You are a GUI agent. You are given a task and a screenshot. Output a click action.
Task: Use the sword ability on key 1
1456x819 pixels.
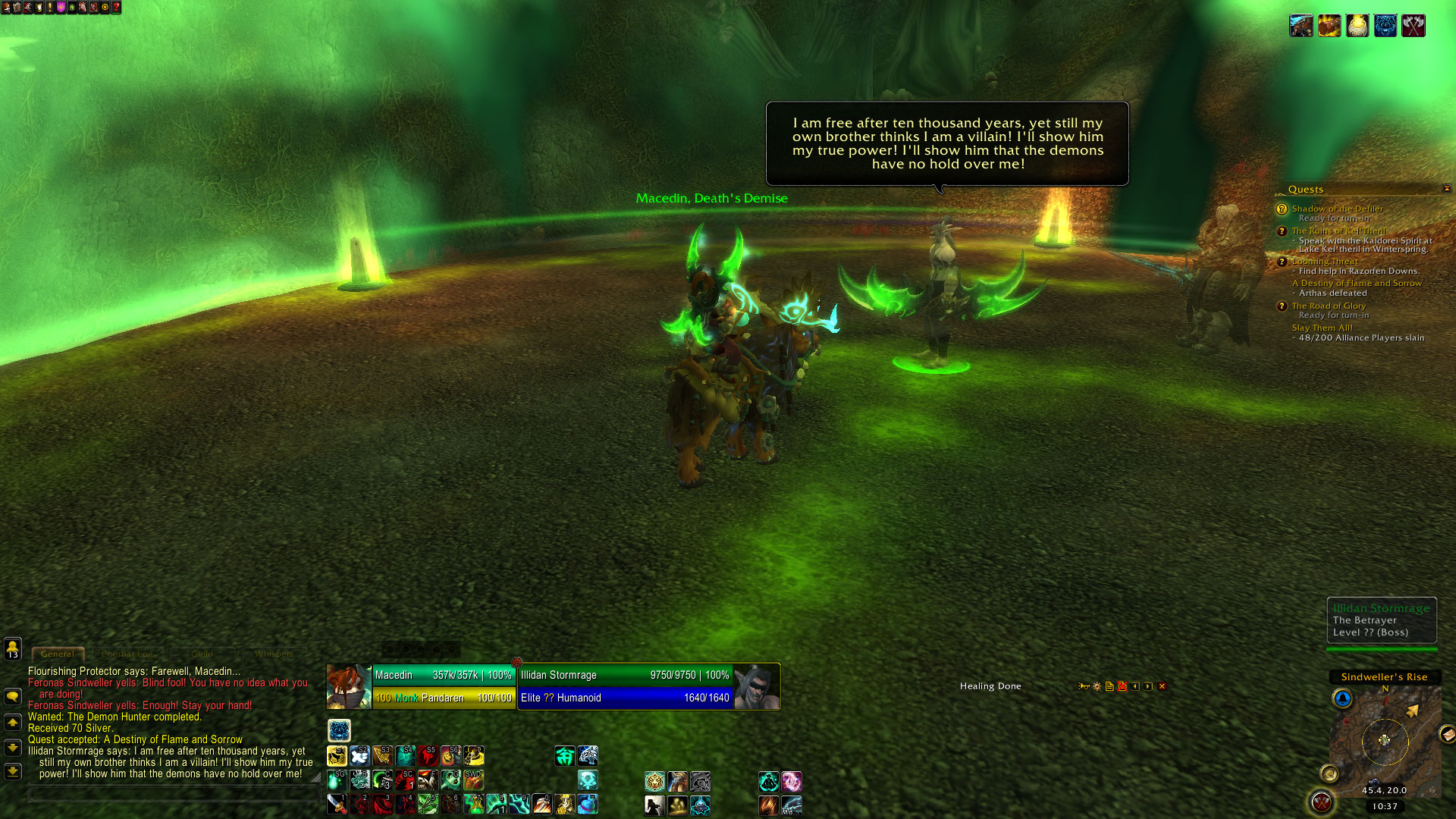click(337, 804)
